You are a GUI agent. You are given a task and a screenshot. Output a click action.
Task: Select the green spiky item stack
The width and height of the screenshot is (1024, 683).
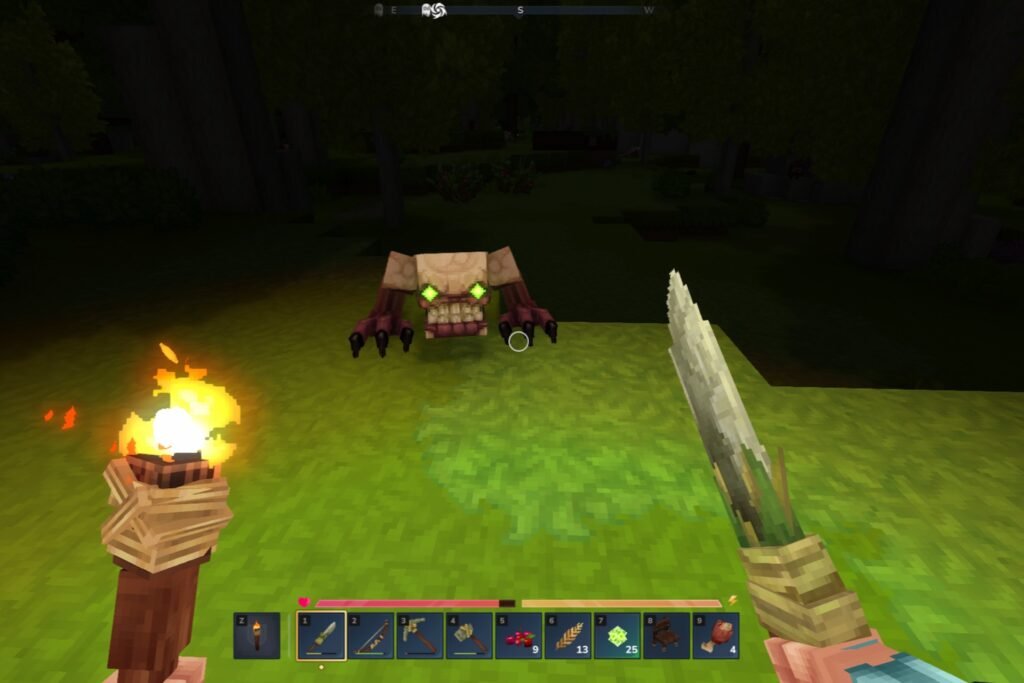coord(617,636)
